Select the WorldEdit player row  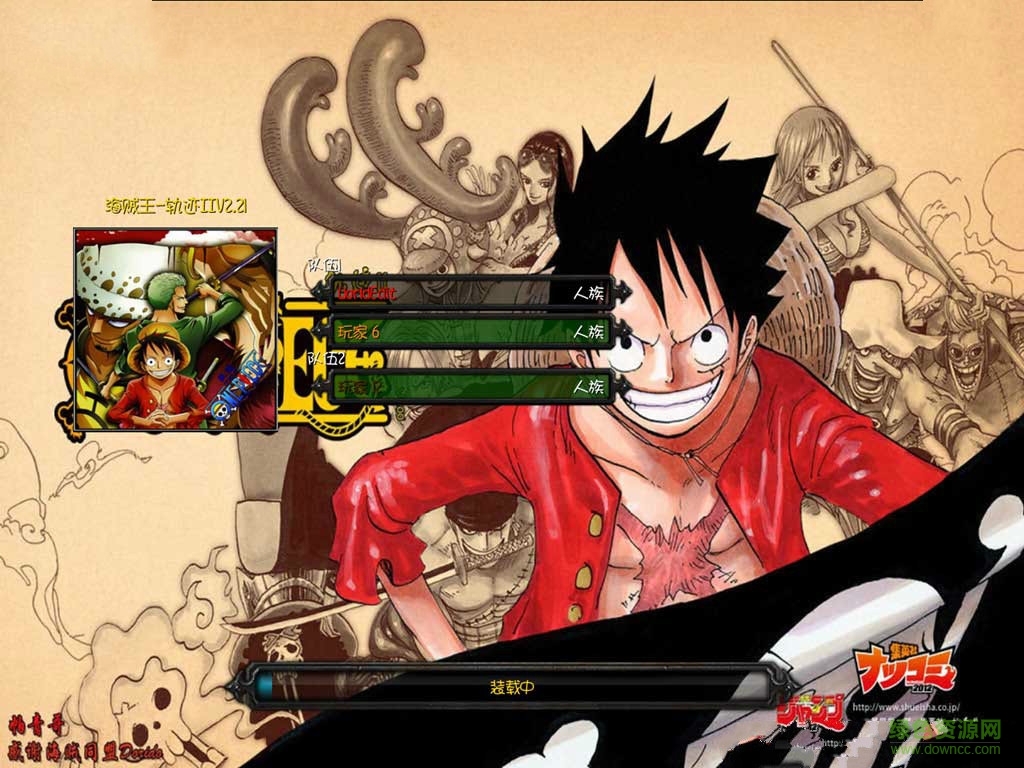point(470,293)
